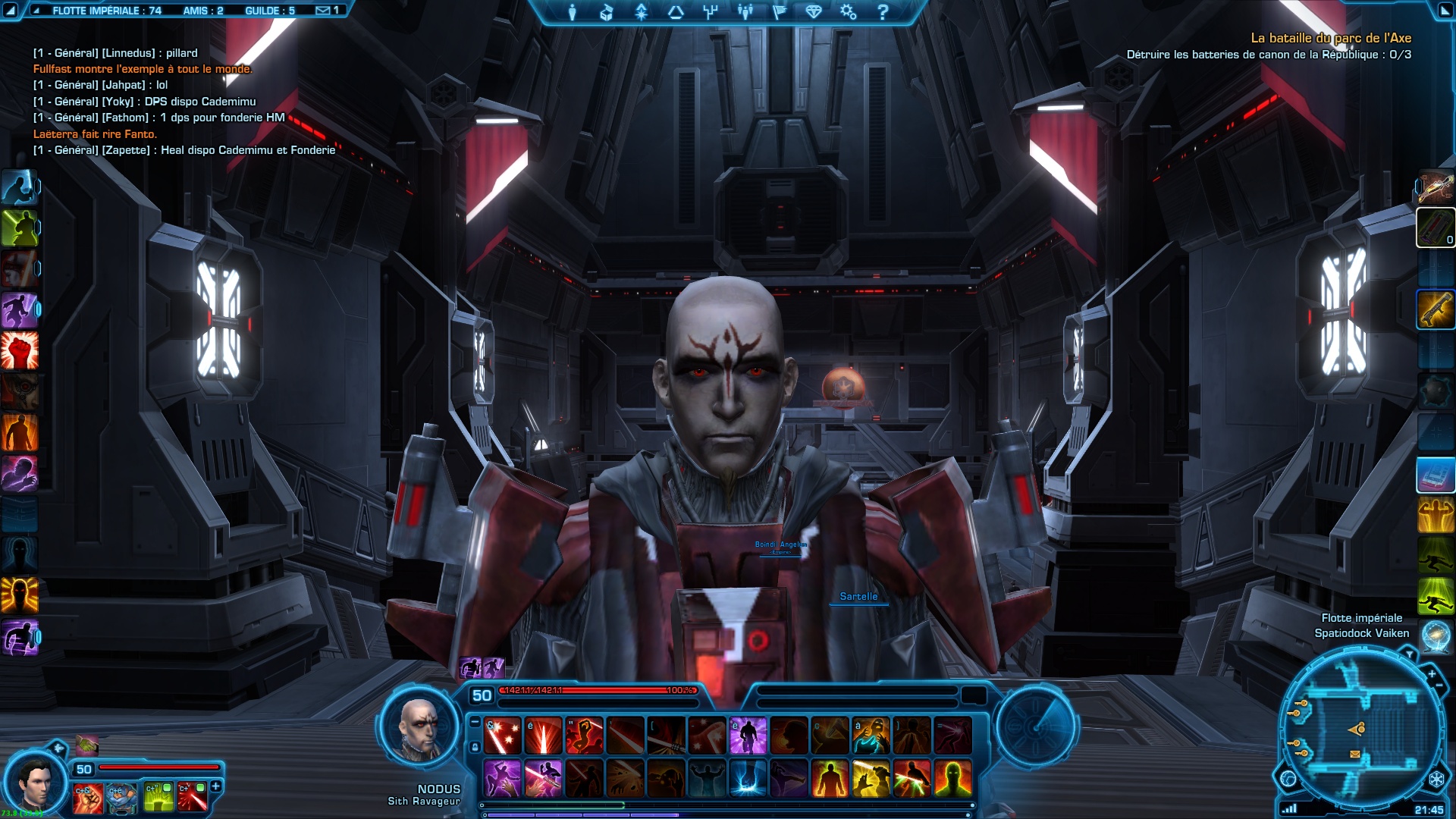Screen dimensions: 1456x819
Task: Open the settings gear menu
Action: click(848, 12)
